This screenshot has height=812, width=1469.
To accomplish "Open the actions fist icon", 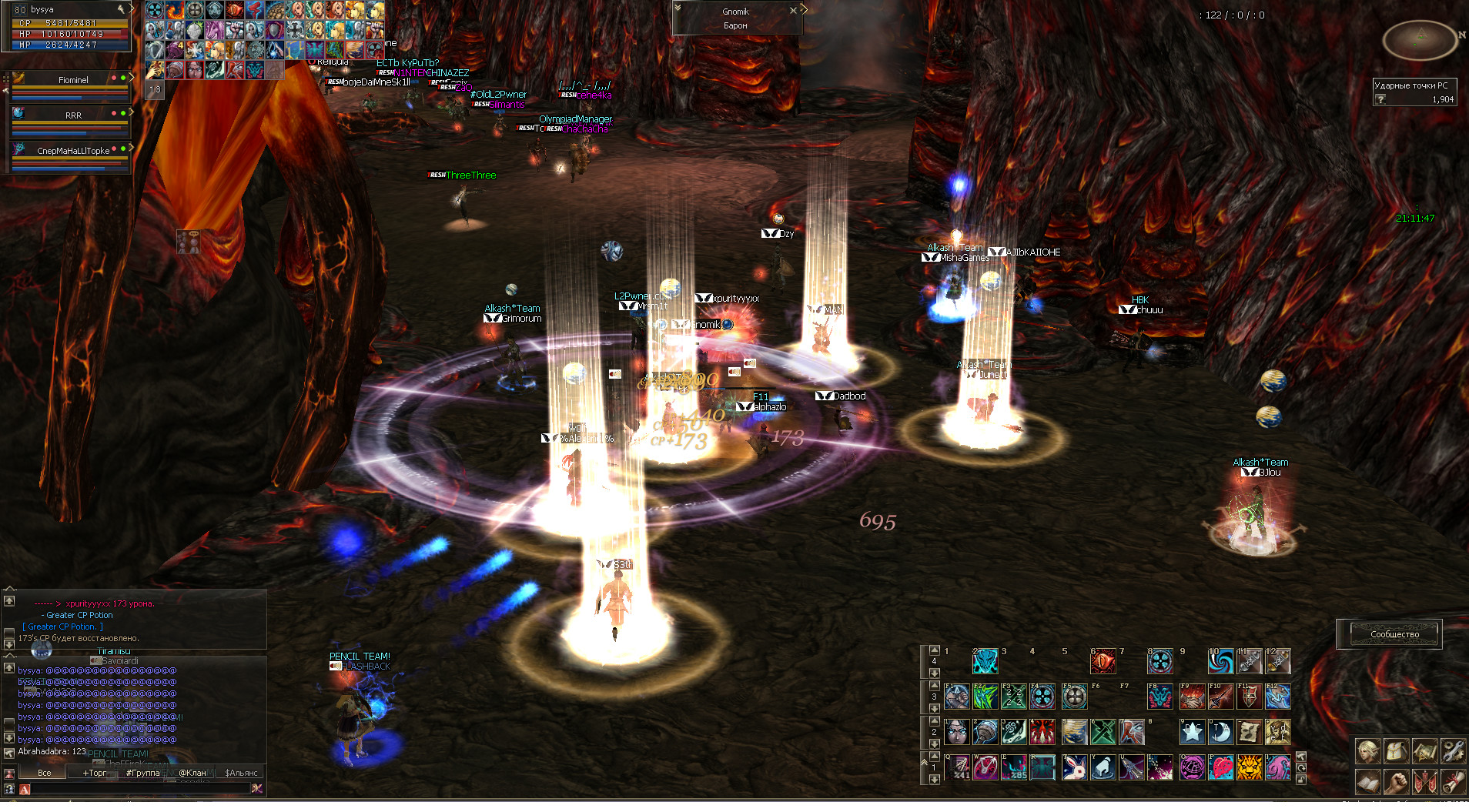I will tap(1396, 781).
